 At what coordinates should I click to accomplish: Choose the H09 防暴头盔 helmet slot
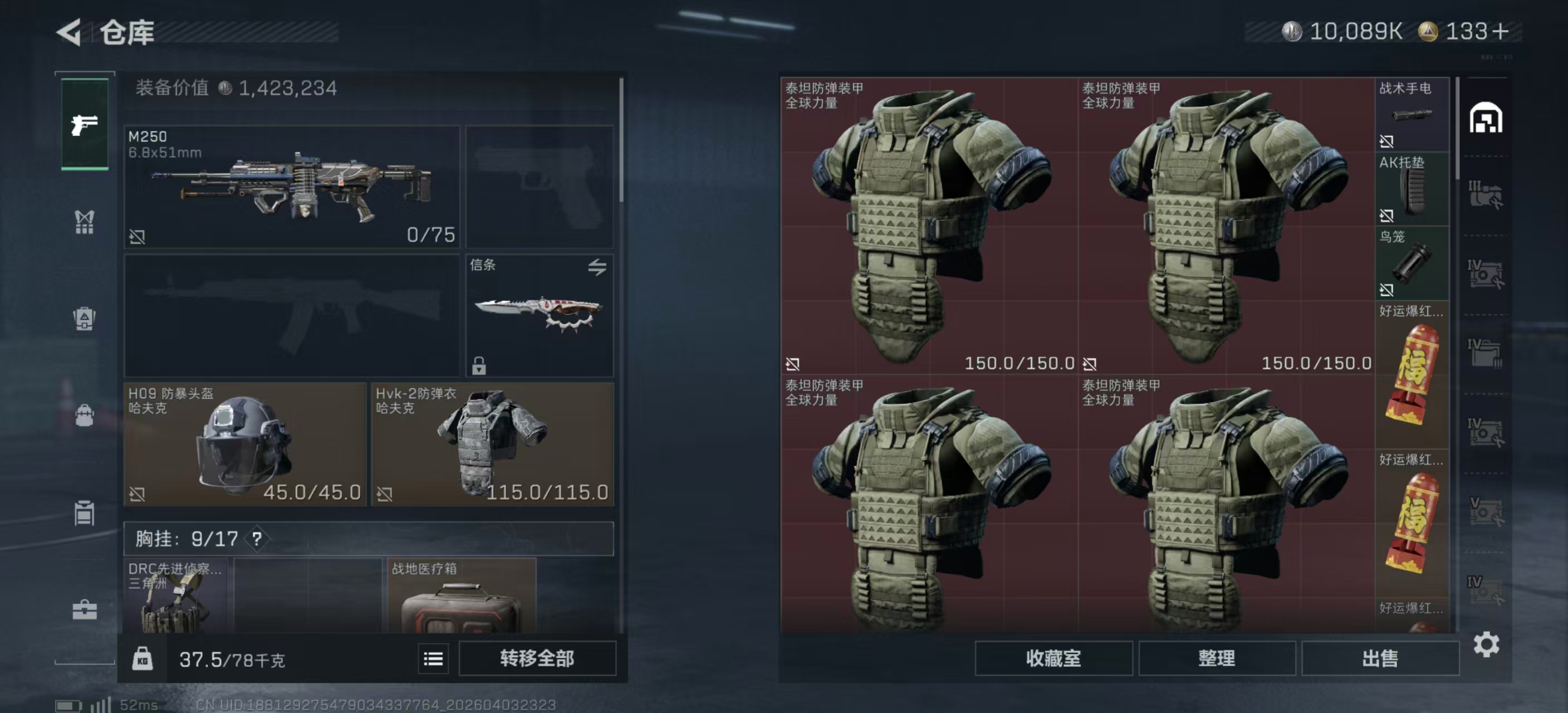[x=244, y=444]
